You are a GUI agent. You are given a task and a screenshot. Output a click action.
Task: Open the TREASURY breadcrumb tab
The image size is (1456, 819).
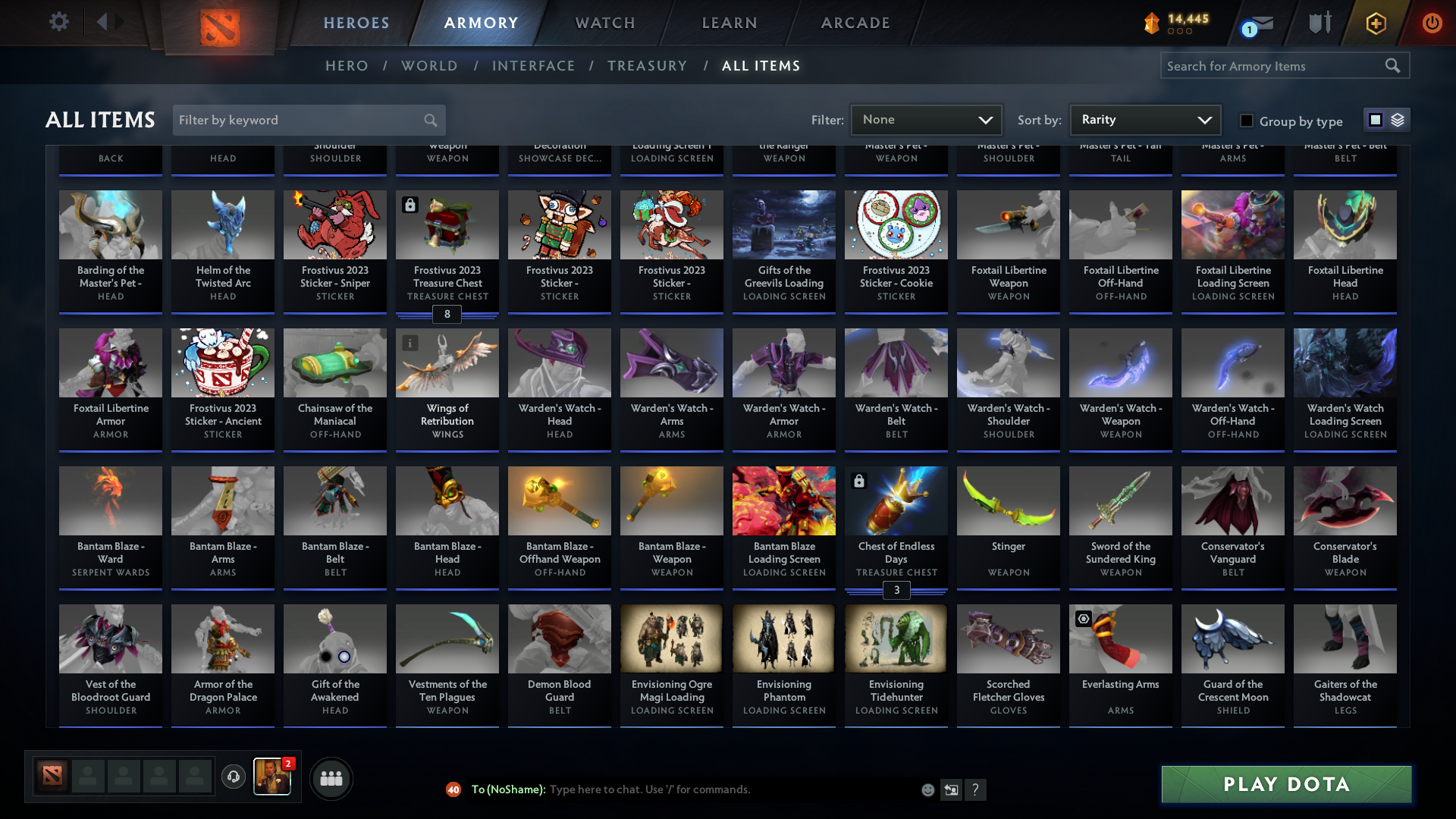647,66
